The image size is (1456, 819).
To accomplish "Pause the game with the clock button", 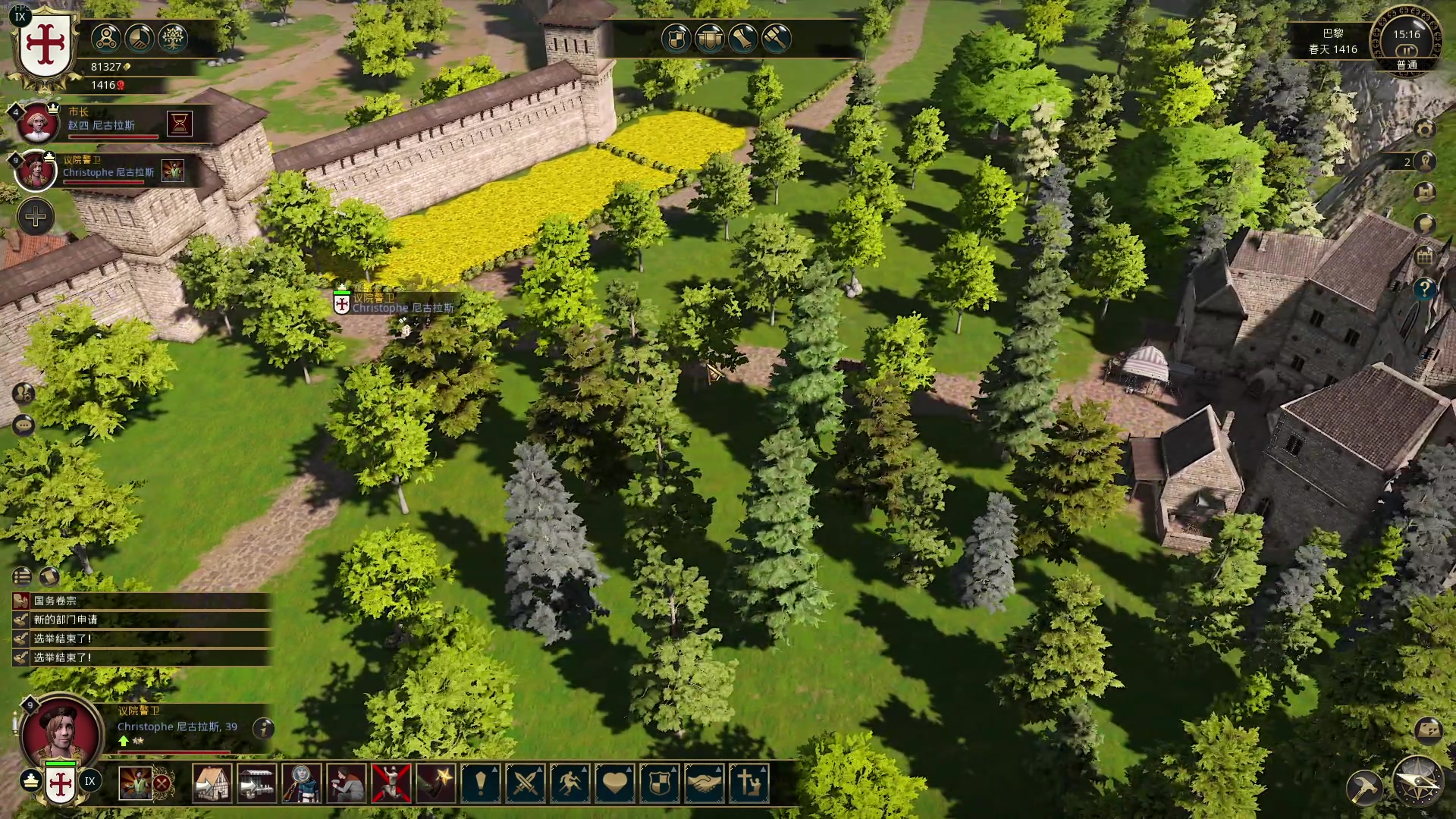I will (1407, 50).
